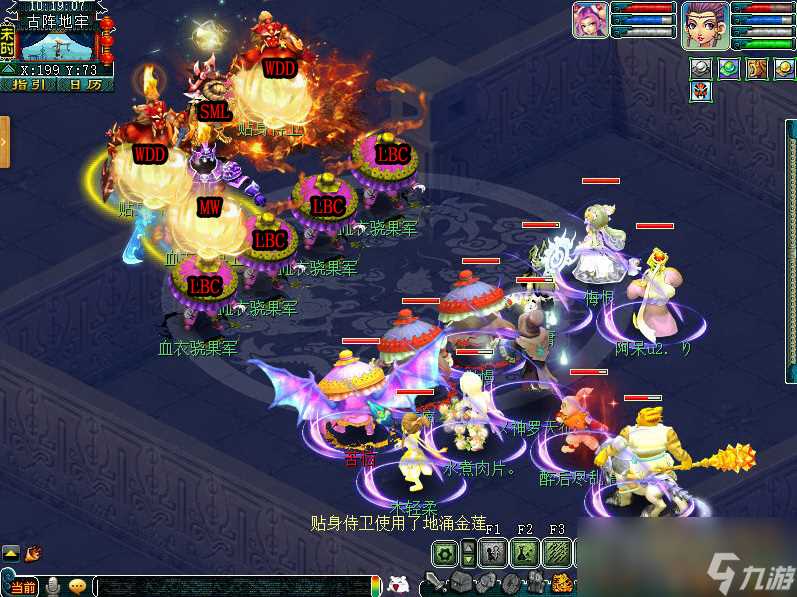Screen dimensions: 797x597
Task: Activate the F3 hotkey skill slot
Action: coord(557,552)
